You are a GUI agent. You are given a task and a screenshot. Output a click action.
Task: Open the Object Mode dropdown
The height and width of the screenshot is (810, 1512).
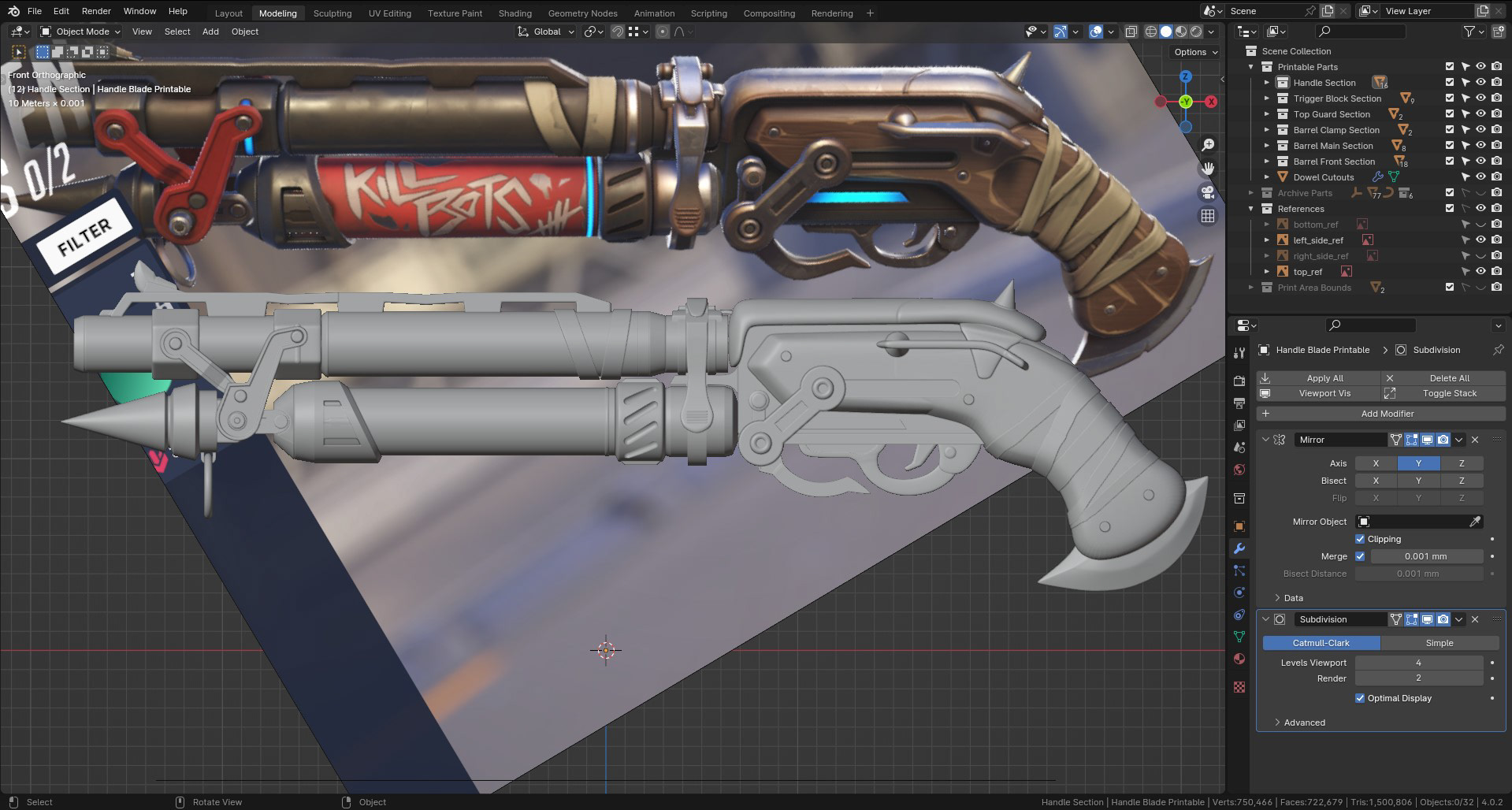[79, 32]
